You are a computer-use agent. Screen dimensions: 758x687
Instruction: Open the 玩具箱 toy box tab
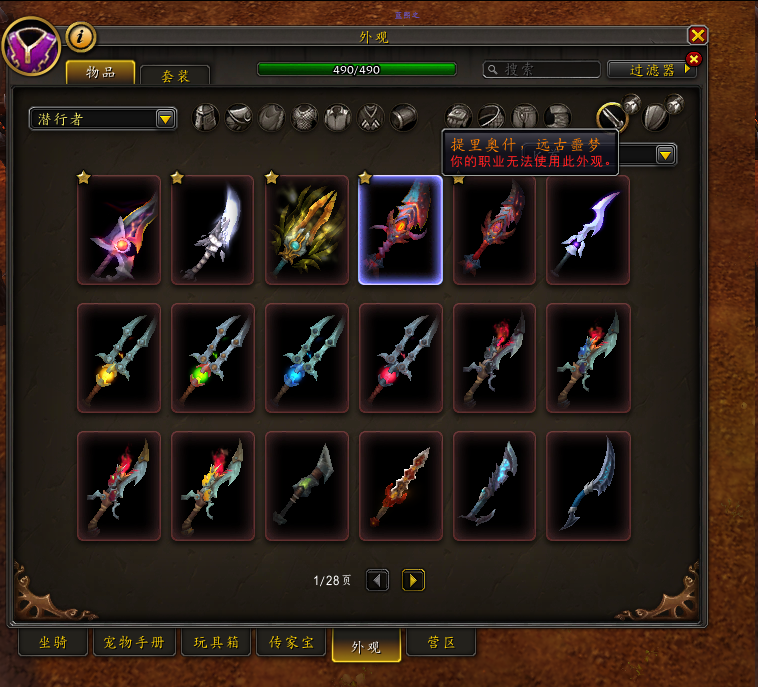pyautogui.click(x=214, y=642)
